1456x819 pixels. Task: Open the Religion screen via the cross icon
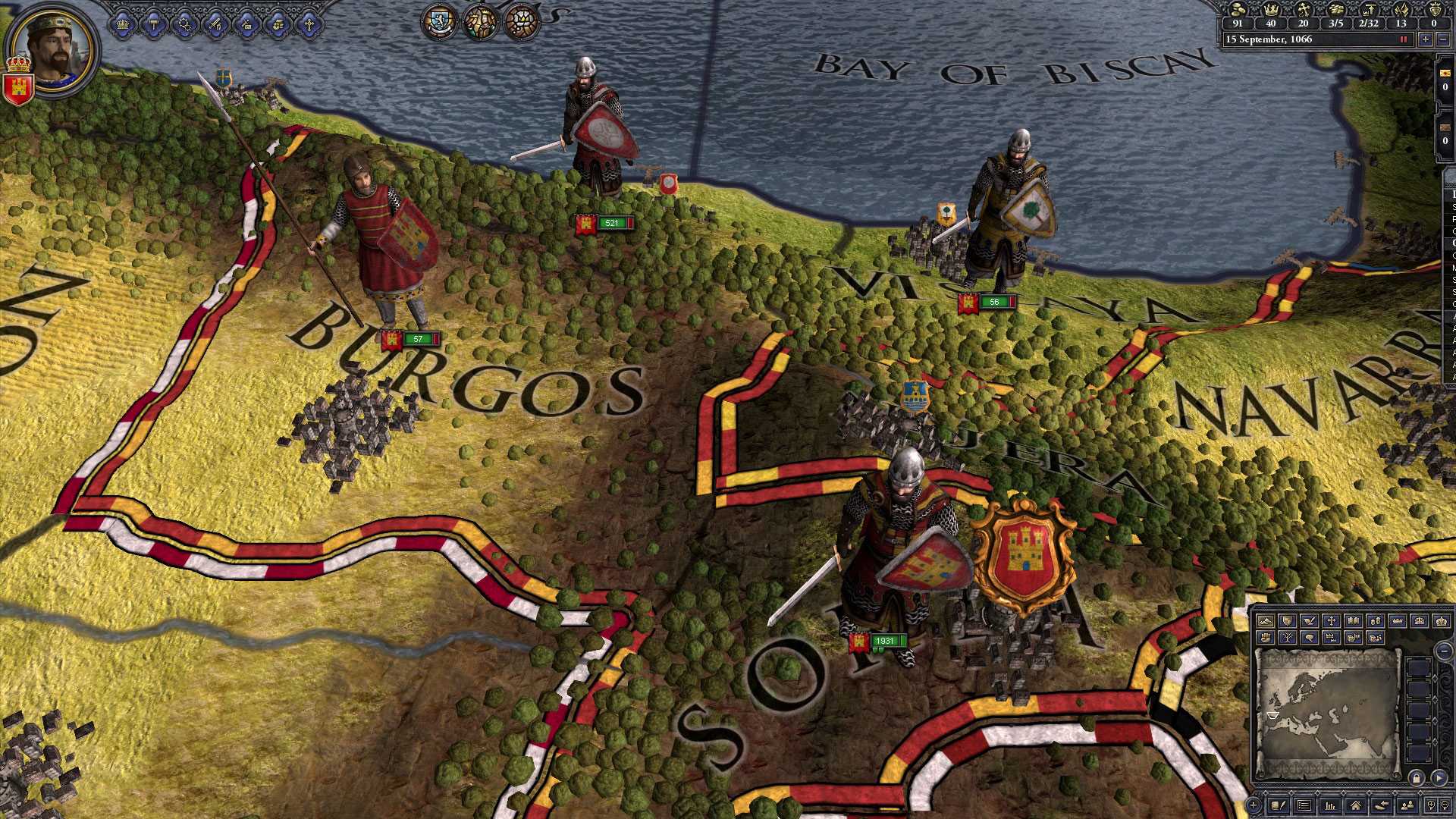[x=310, y=24]
